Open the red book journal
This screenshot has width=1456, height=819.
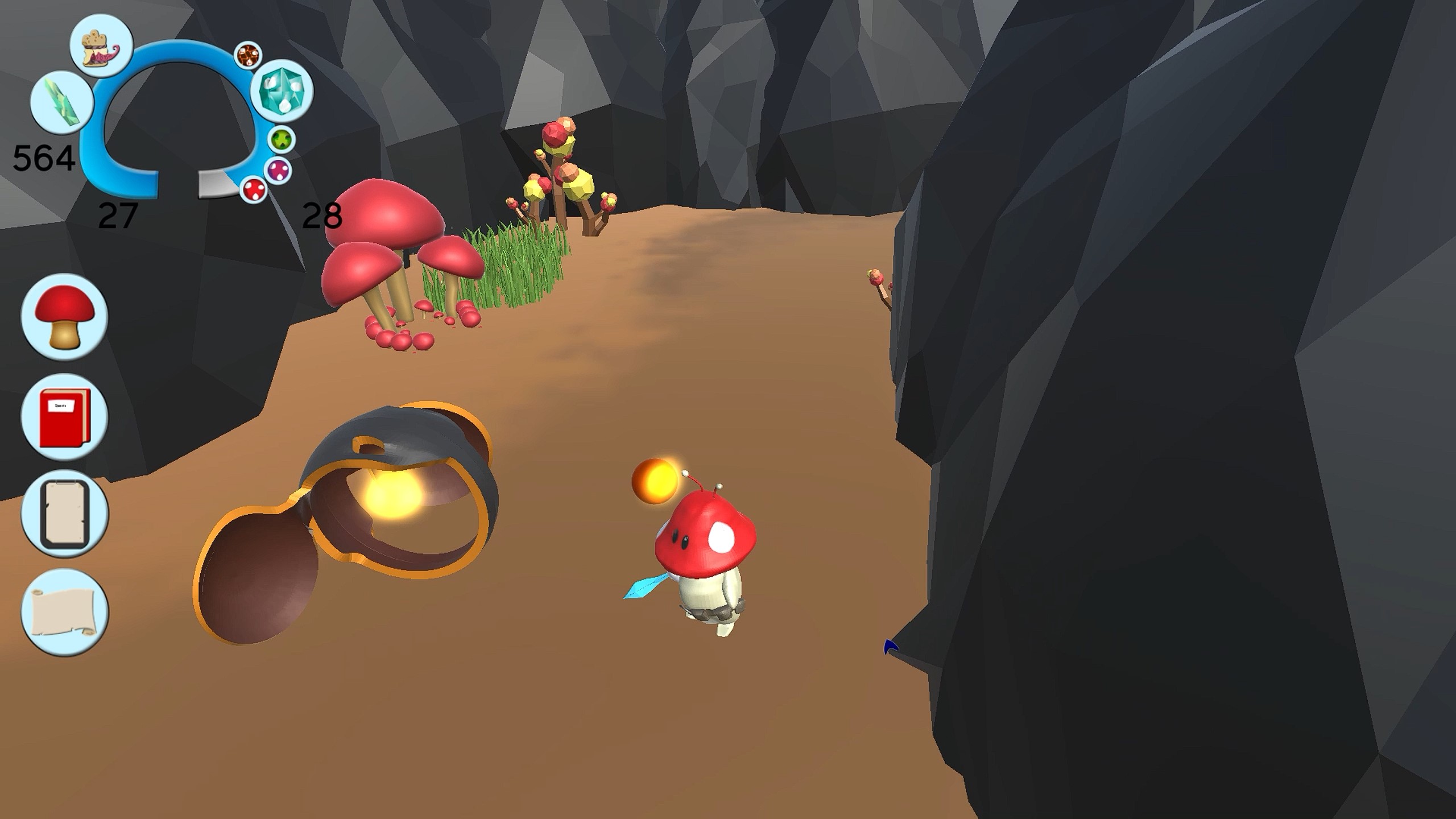[64, 417]
